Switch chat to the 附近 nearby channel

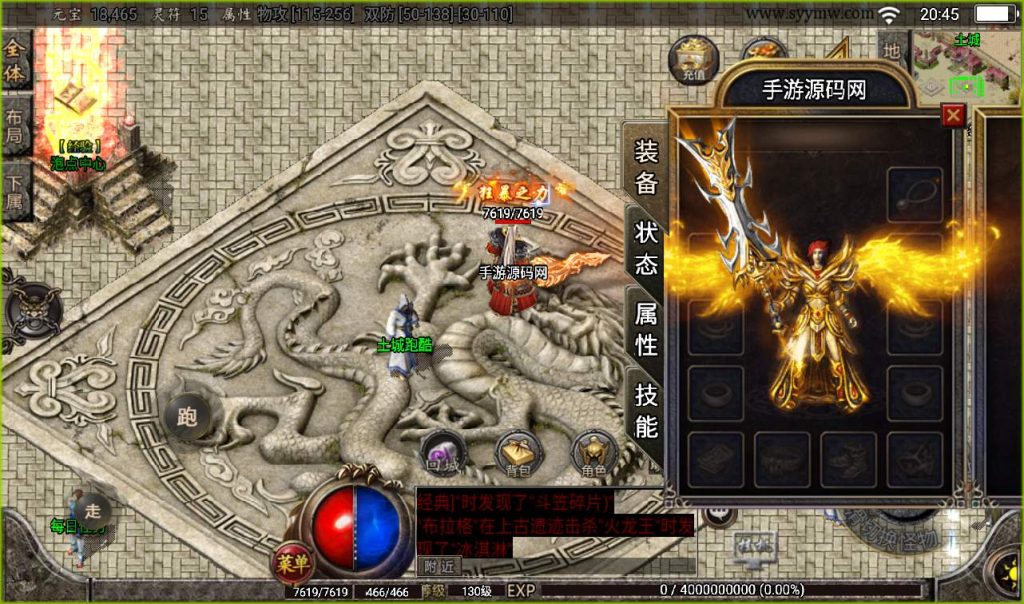(x=437, y=565)
